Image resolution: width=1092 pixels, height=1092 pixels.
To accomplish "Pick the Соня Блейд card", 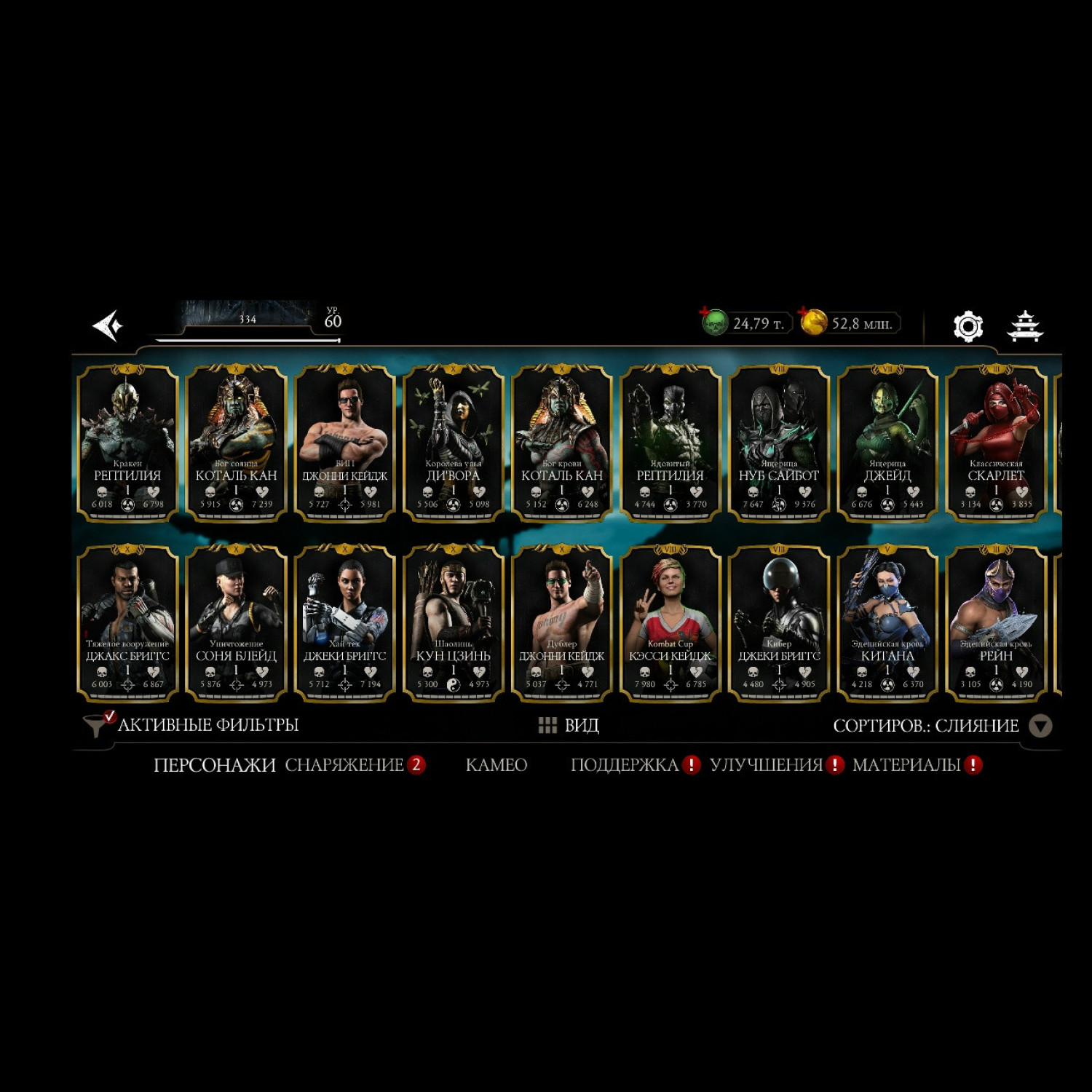I will coord(236,623).
